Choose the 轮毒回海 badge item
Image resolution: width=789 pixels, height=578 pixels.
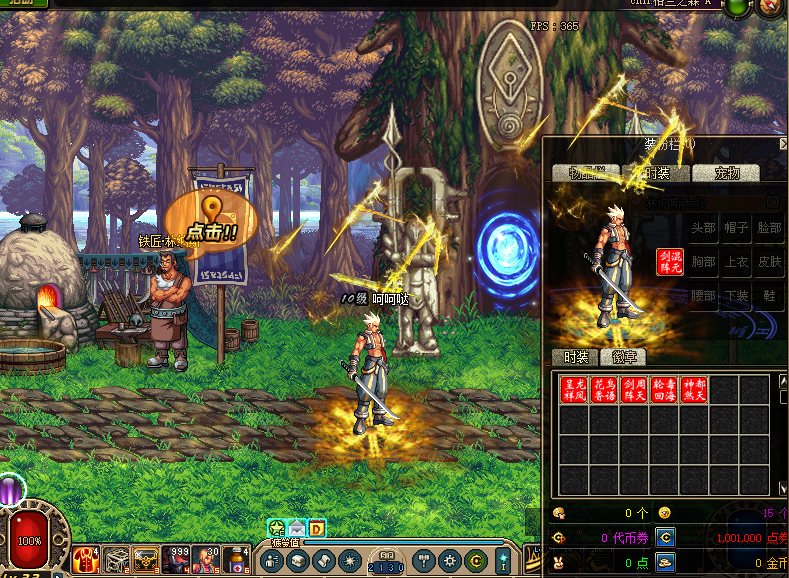[664, 390]
